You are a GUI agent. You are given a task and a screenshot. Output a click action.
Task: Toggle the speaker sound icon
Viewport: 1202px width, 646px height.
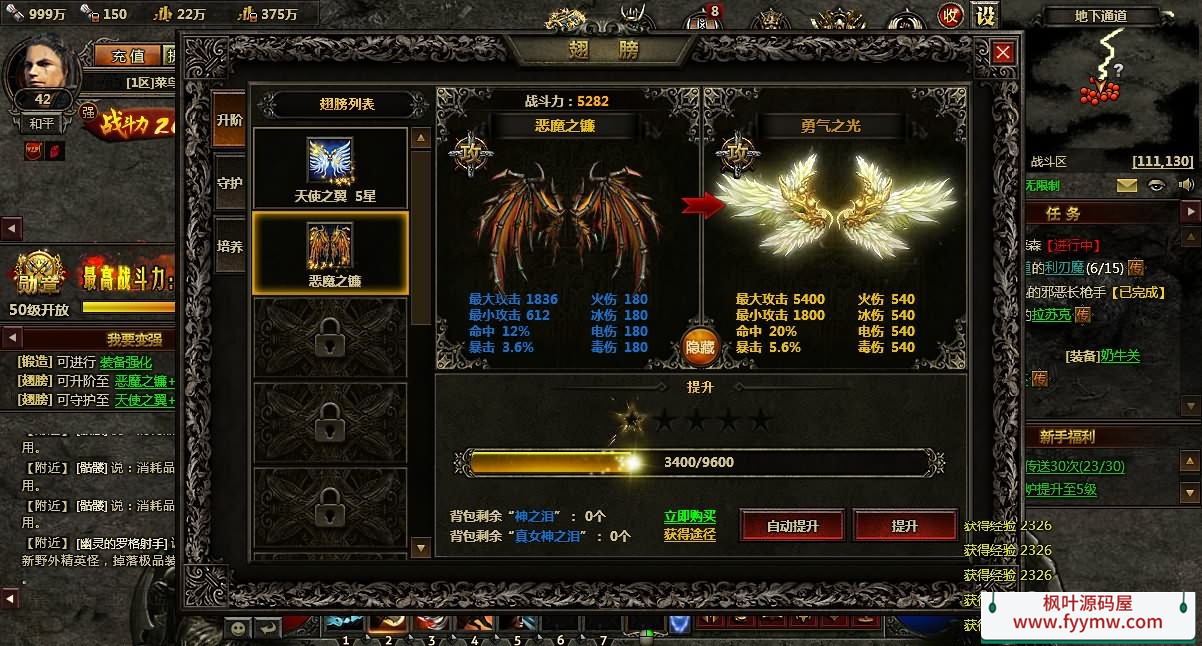coord(1186,185)
